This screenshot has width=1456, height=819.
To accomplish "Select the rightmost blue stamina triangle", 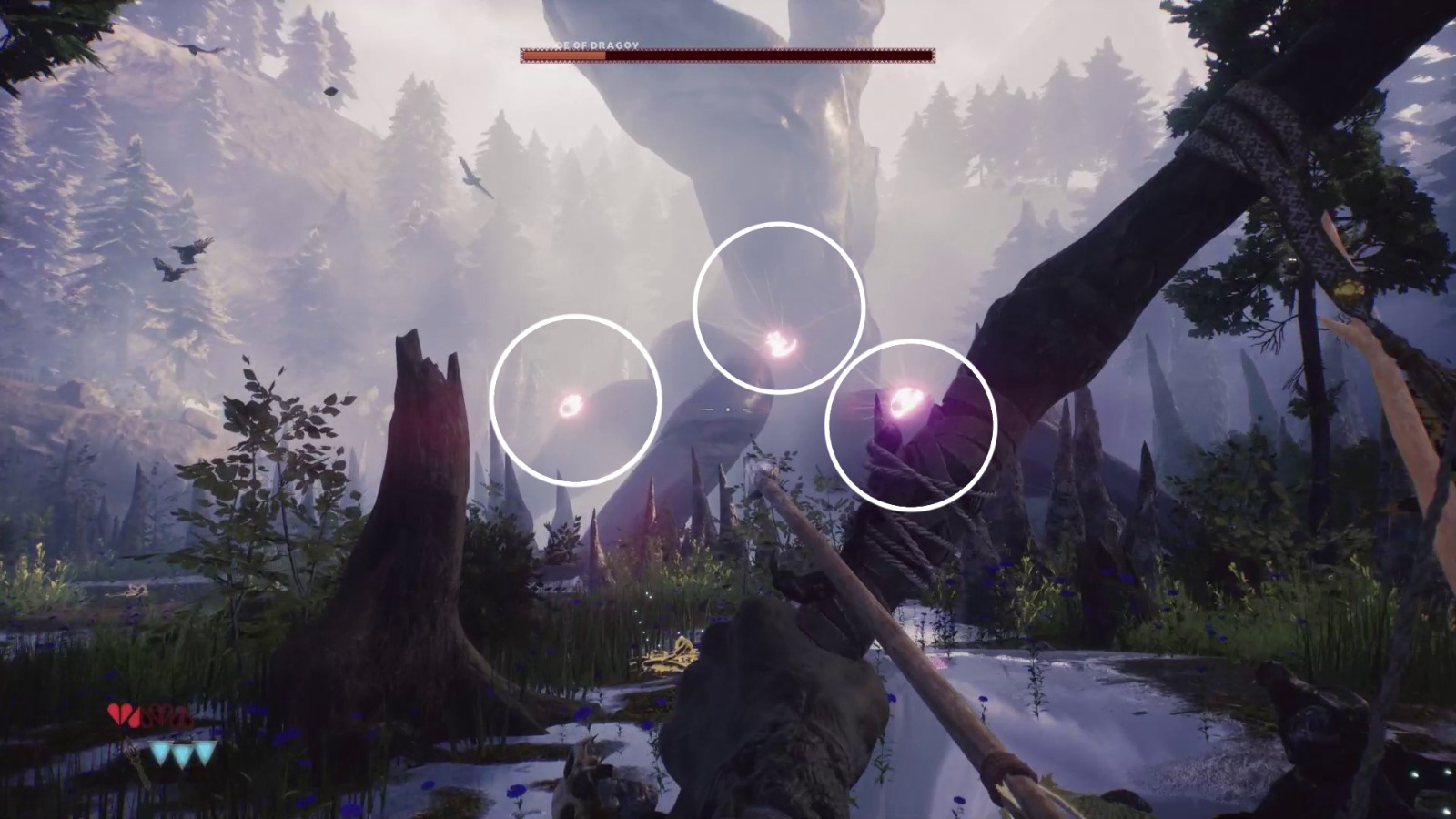I will [x=205, y=754].
